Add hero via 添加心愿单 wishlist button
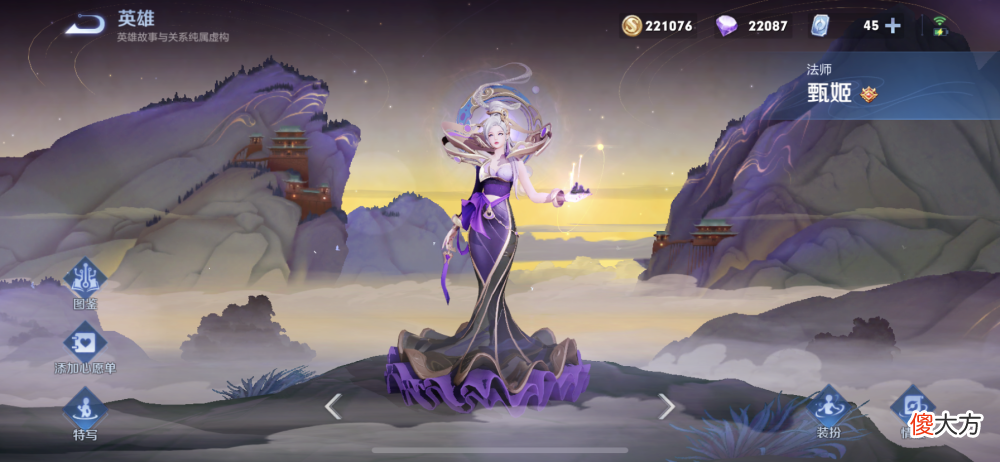The width and height of the screenshot is (1000, 462). pos(85,343)
